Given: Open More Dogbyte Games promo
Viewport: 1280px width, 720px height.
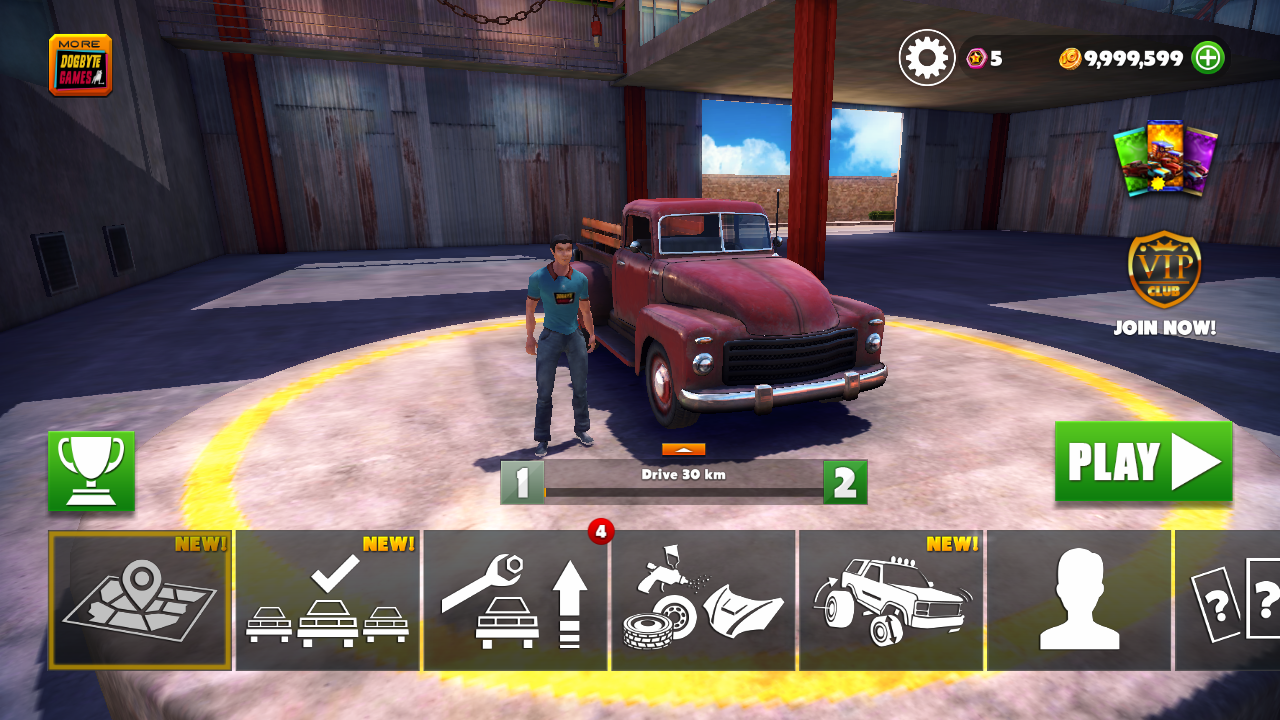Looking at the screenshot, I should 80,65.
